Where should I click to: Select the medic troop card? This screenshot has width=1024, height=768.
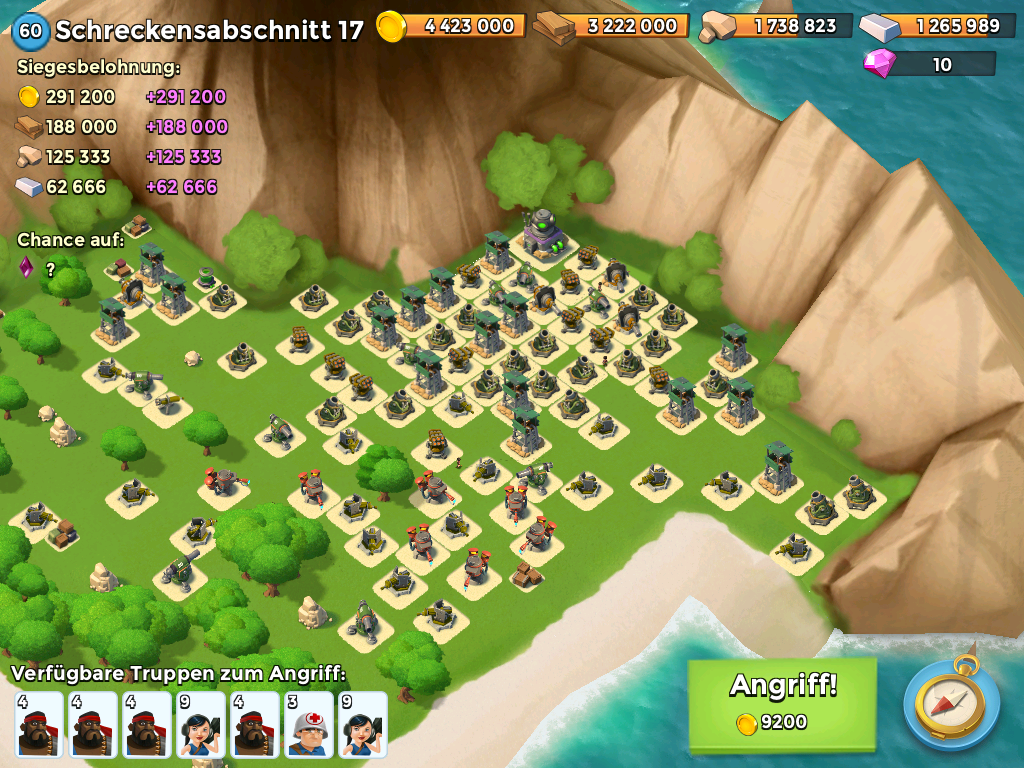309,725
